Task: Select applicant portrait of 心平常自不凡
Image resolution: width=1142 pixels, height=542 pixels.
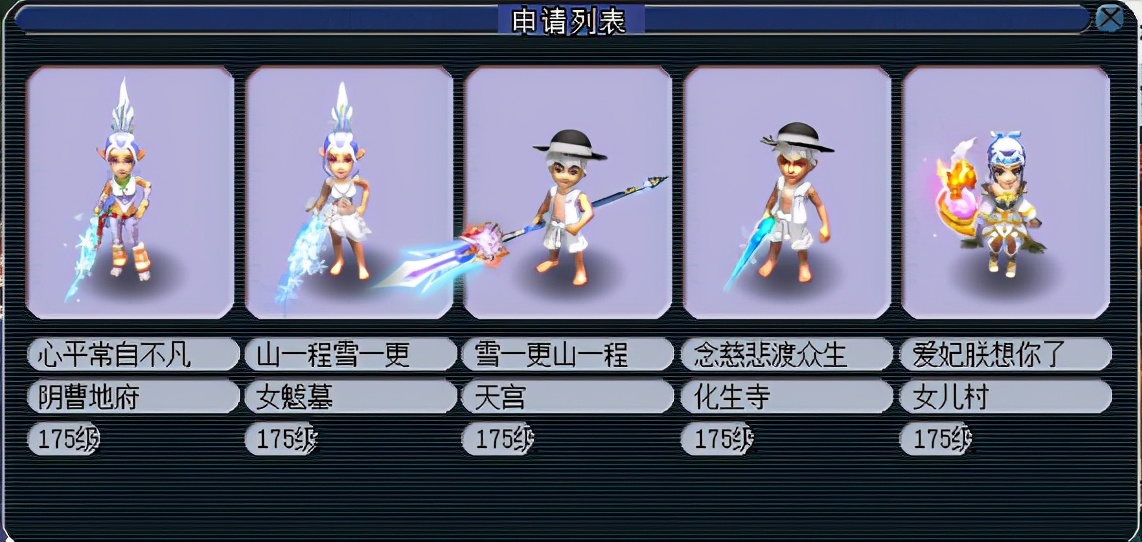Action: 130,192
